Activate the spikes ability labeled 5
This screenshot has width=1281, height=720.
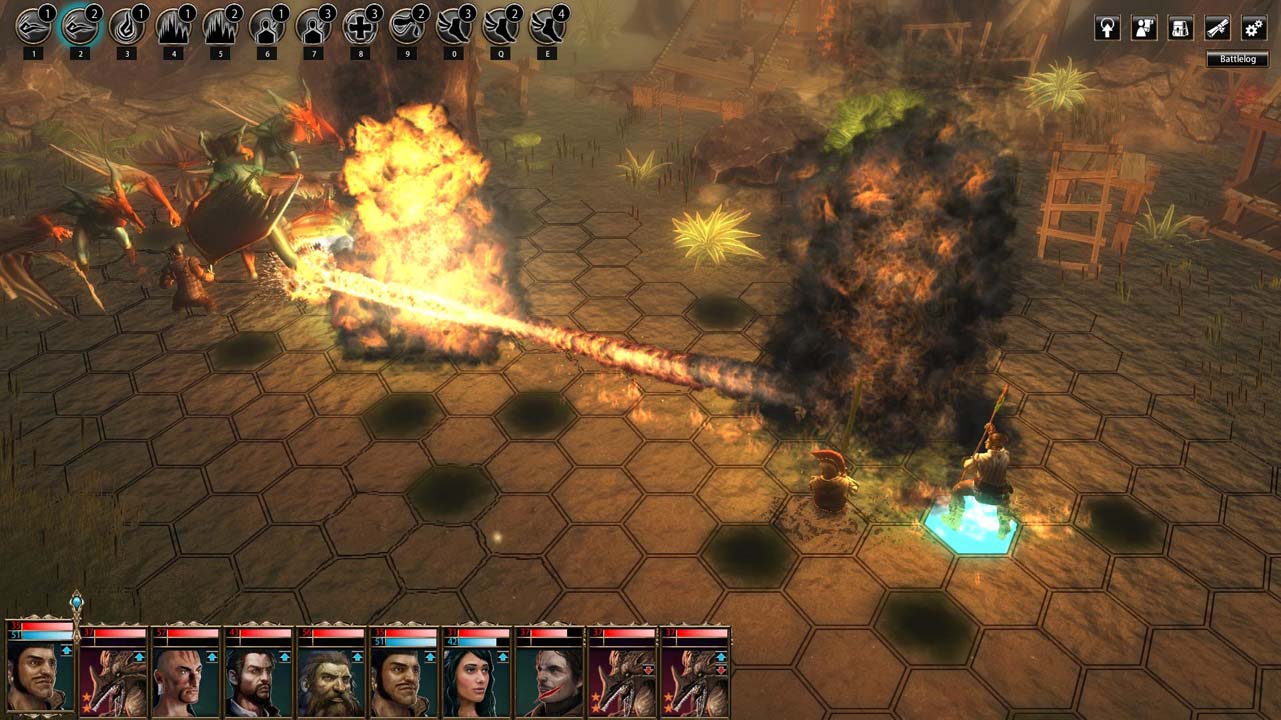click(x=220, y=27)
